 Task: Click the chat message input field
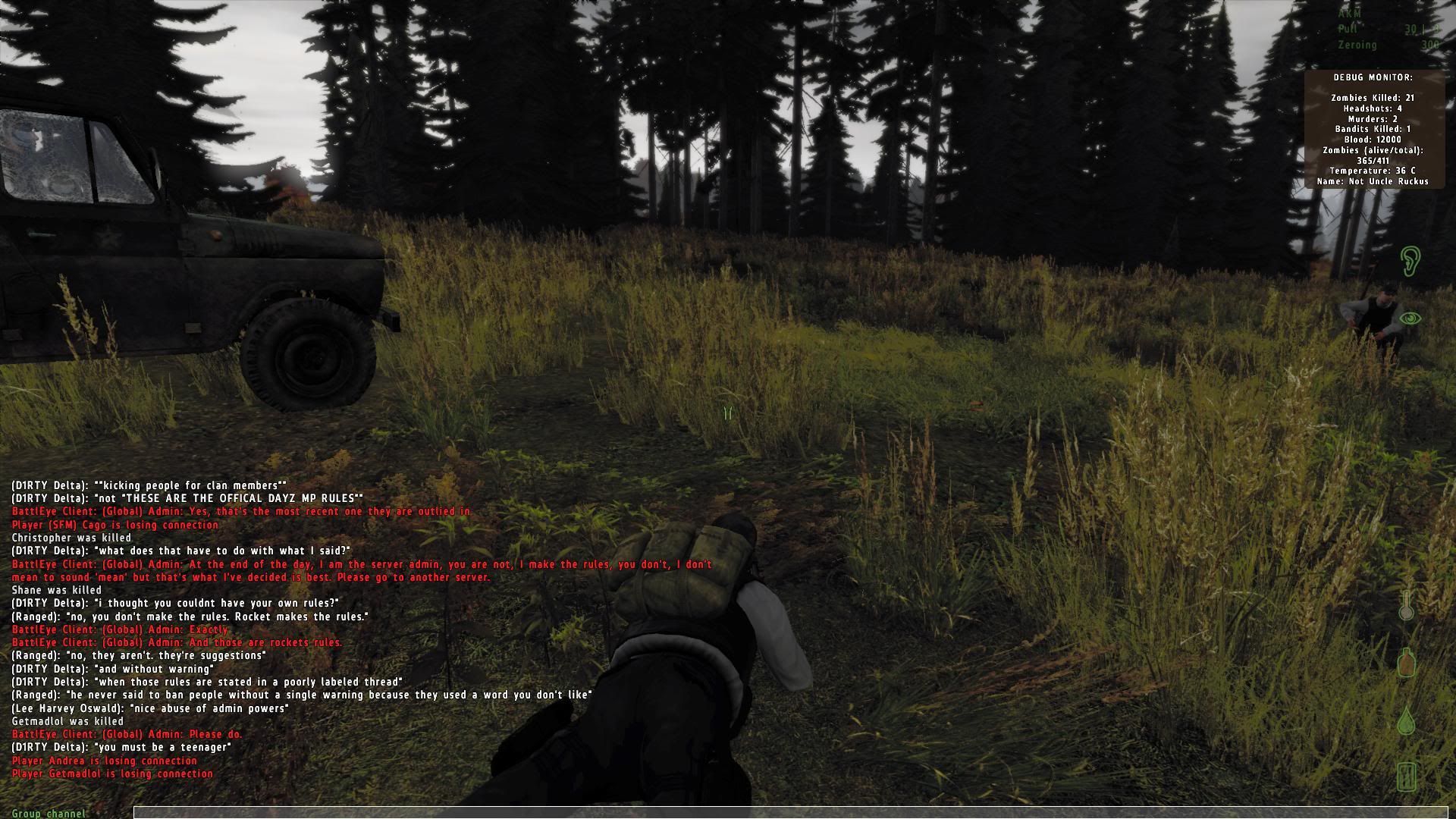(x=789, y=813)
